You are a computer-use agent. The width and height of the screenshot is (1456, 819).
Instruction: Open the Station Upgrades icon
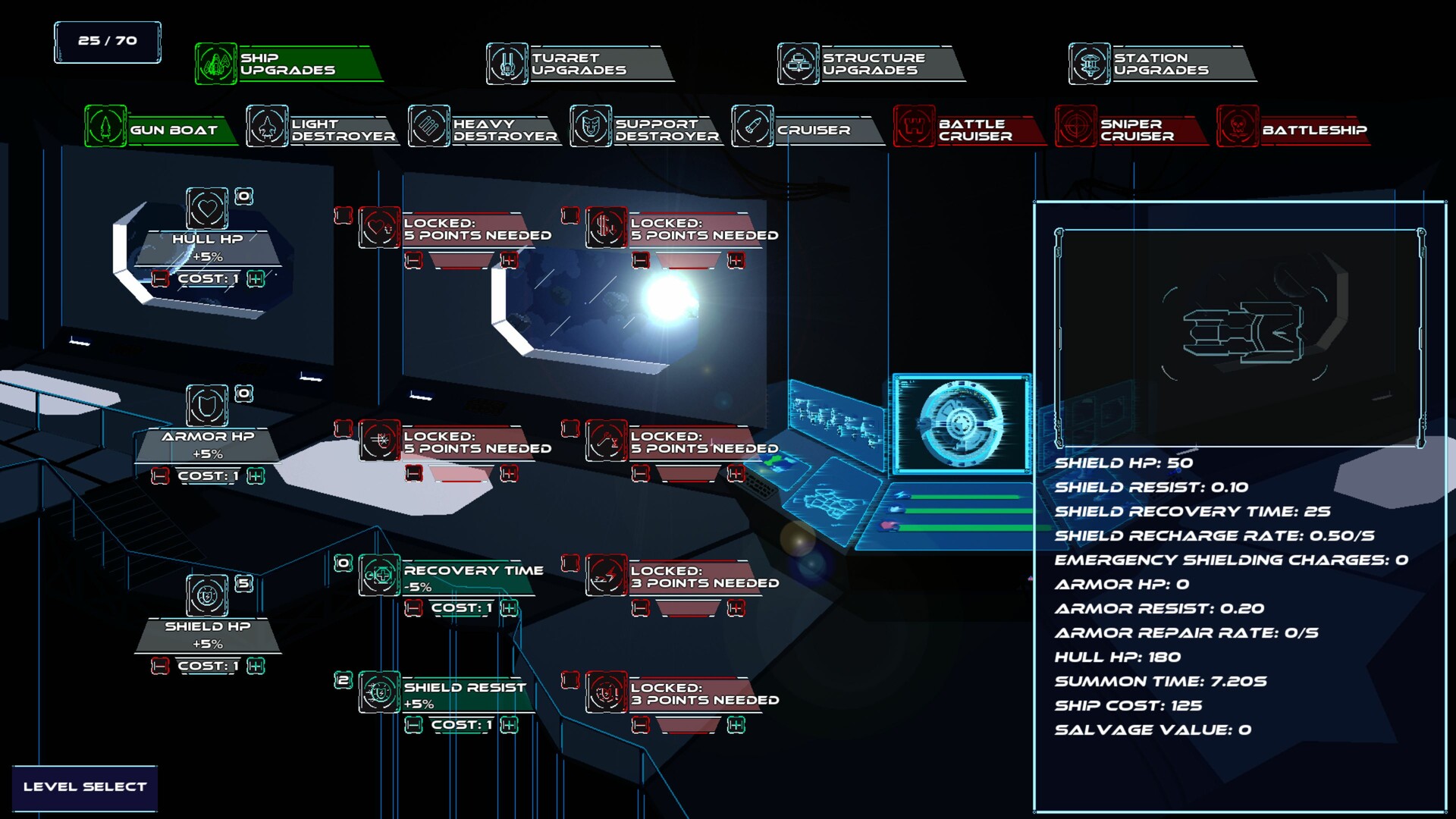coord(1089,64)
